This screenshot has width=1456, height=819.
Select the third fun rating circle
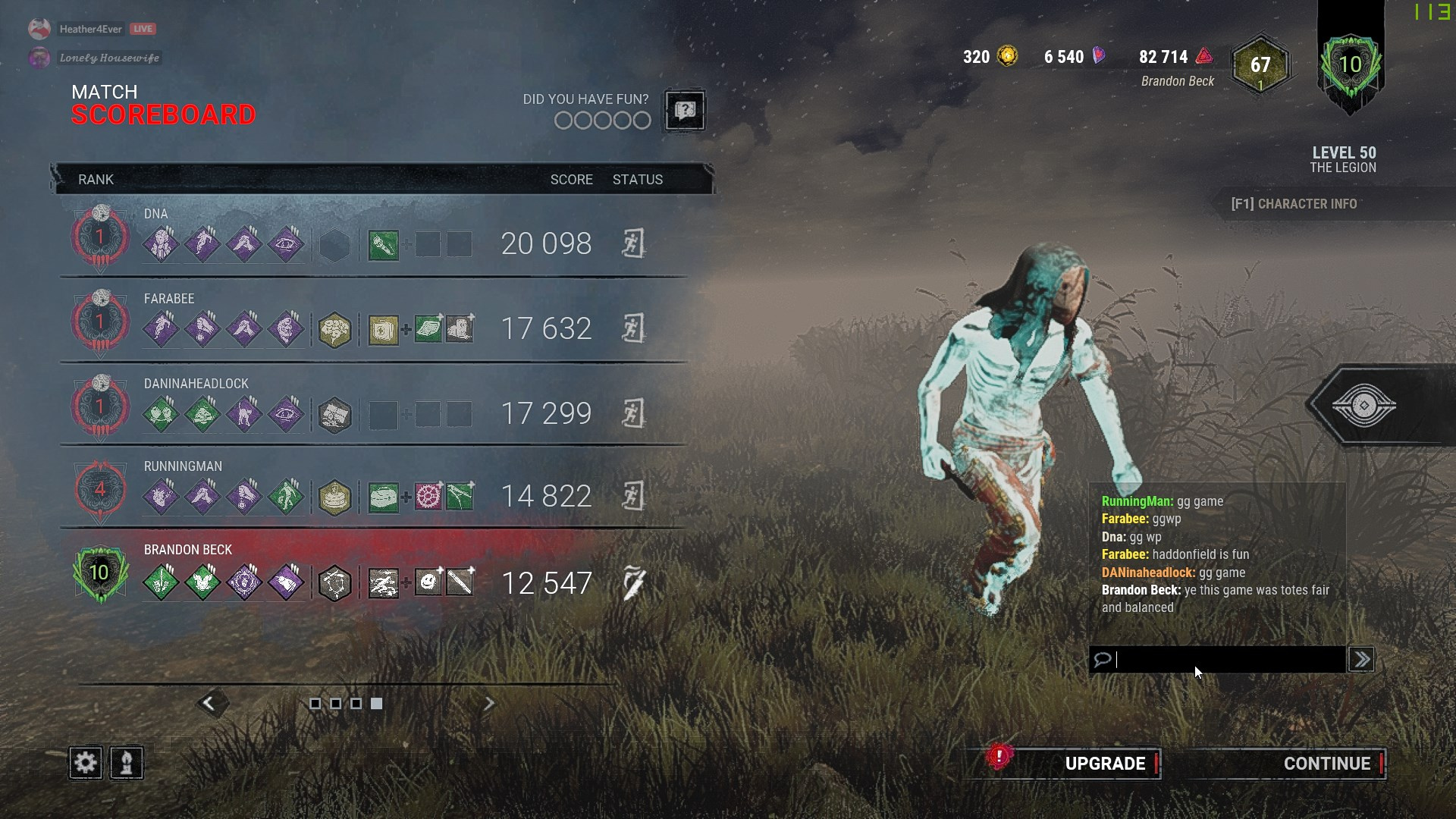click(601, 120)
